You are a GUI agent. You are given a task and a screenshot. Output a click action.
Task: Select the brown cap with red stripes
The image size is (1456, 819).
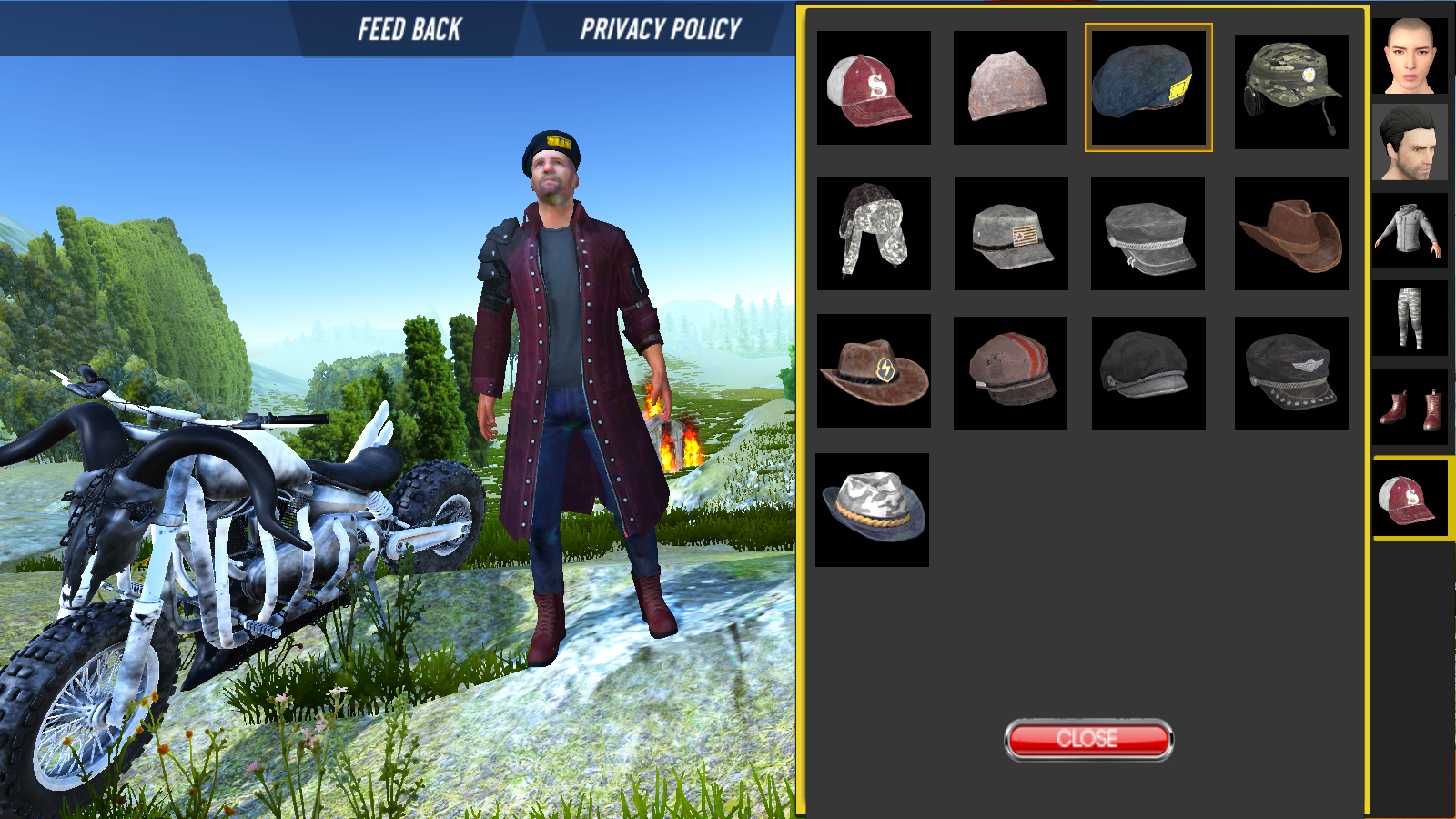pos(1010,373)
